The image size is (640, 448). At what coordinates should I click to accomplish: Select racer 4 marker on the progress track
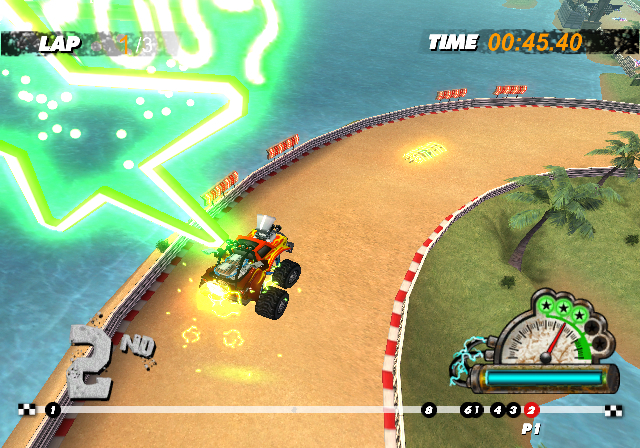[x=497, y=409]
